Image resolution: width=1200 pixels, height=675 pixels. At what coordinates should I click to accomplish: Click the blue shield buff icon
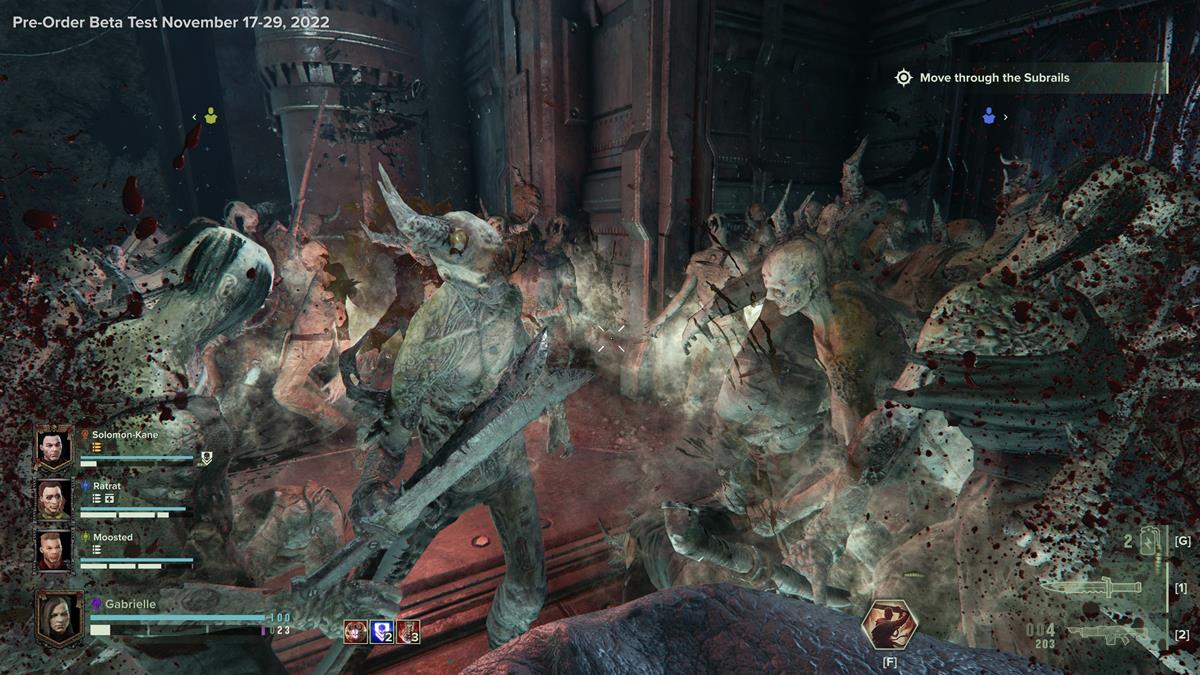click(382, 632)
